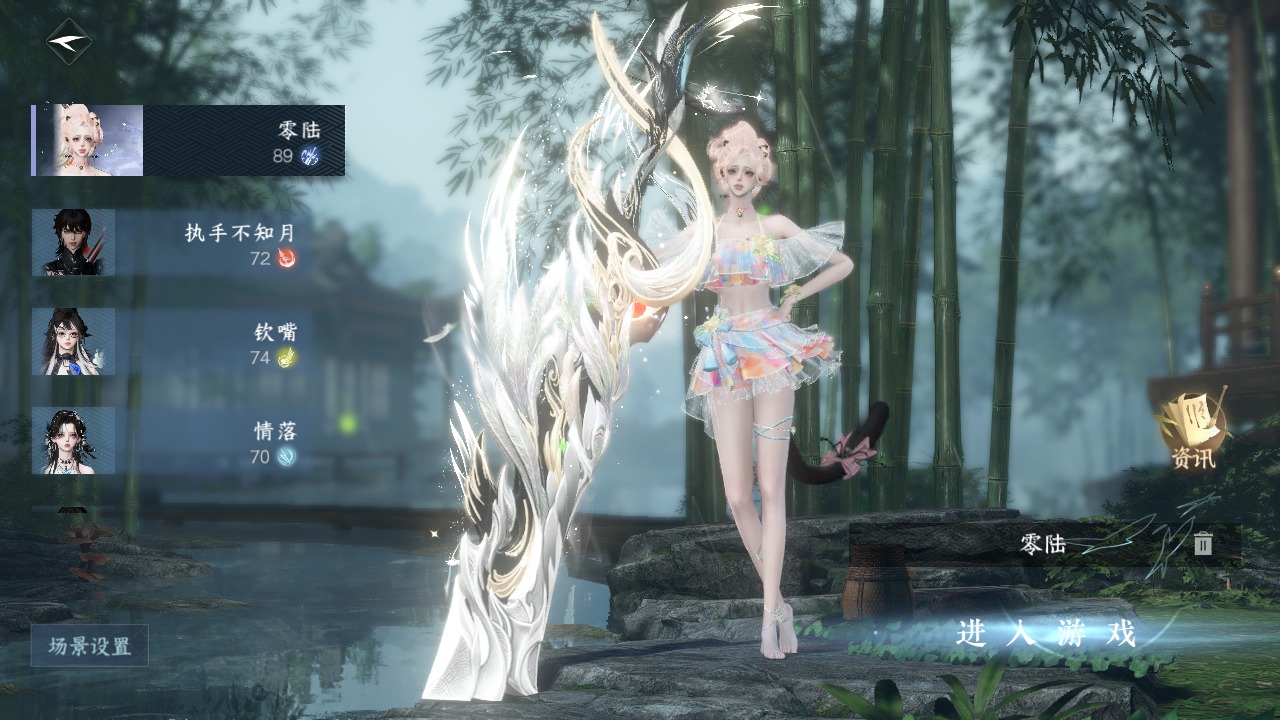Image resolution: width=1280 pixels, height=720 pixels.
Task: Delete character via the trash can icon
Action: point(1203,544)
